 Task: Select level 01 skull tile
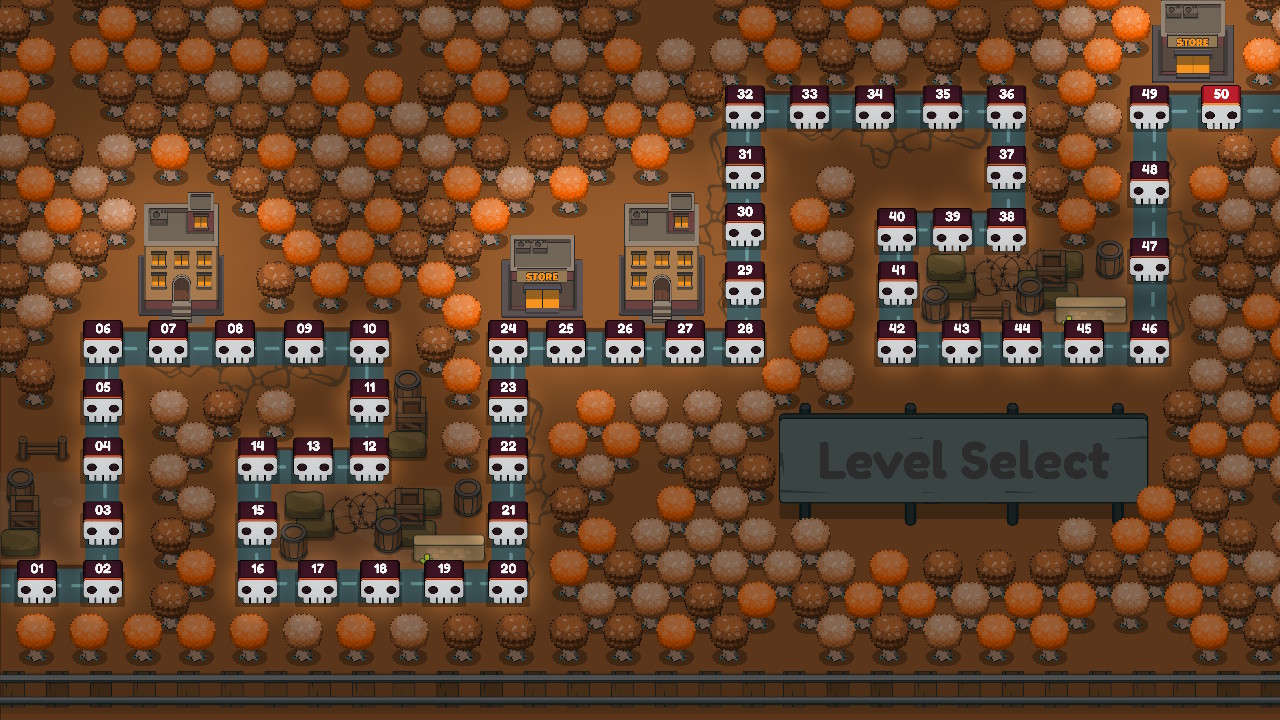(x=37, y=582)
